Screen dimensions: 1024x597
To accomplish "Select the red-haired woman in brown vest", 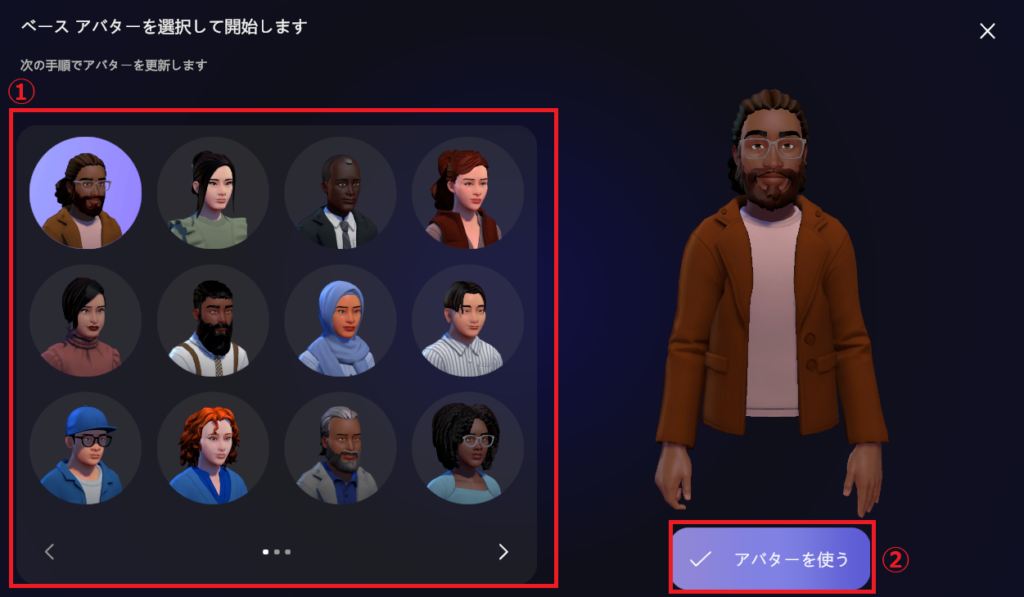I will coord(467,193).
